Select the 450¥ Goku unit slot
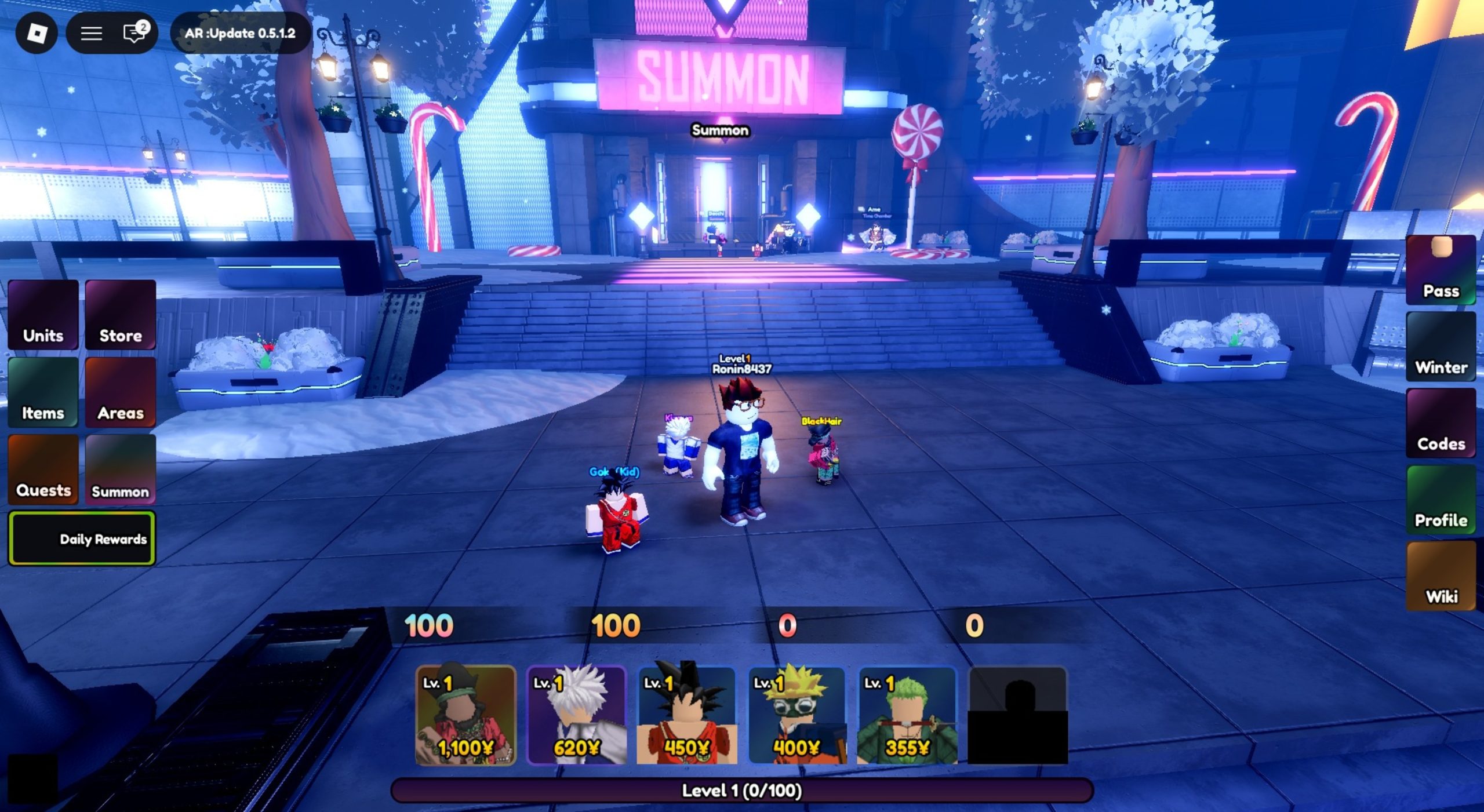 click(687, 715)
